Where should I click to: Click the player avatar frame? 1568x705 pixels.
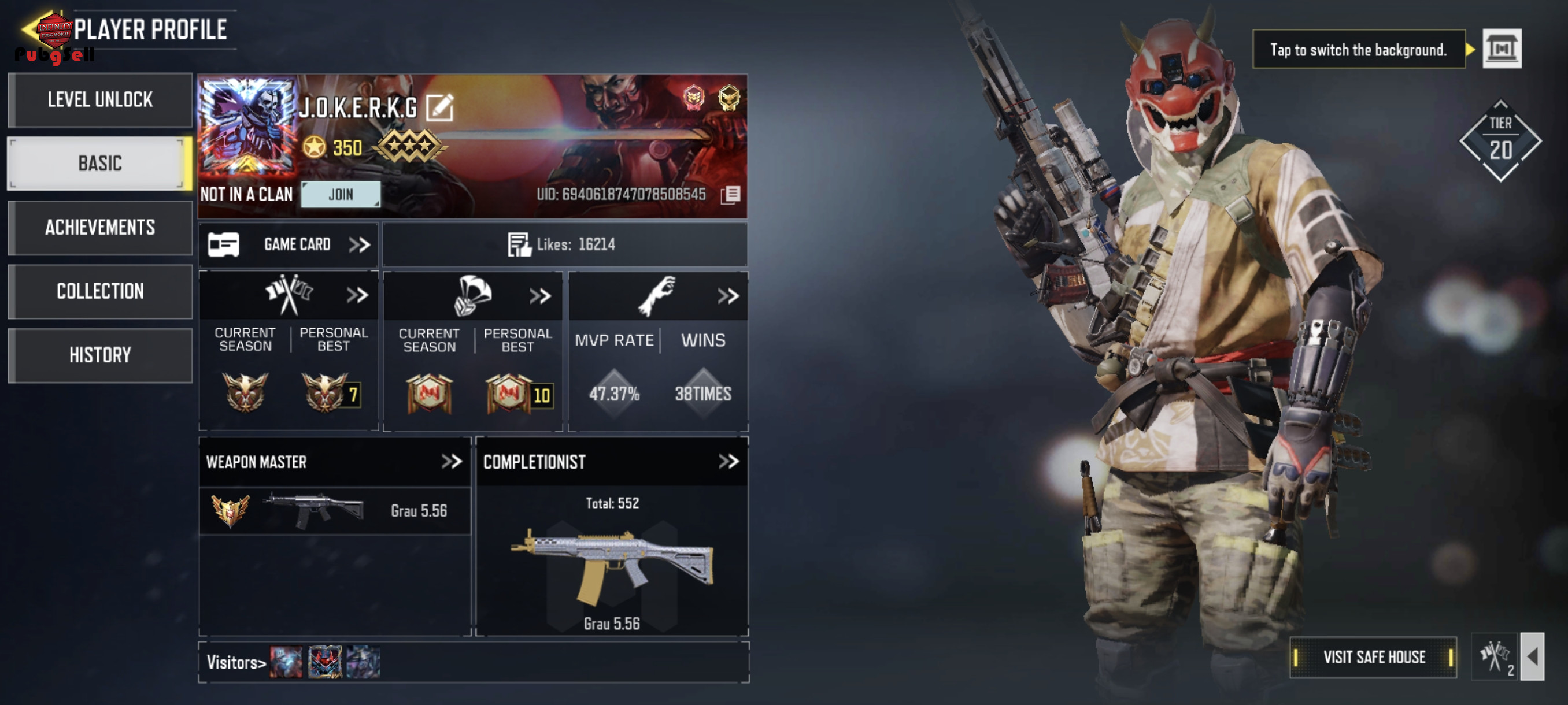(x=247, y=127)
